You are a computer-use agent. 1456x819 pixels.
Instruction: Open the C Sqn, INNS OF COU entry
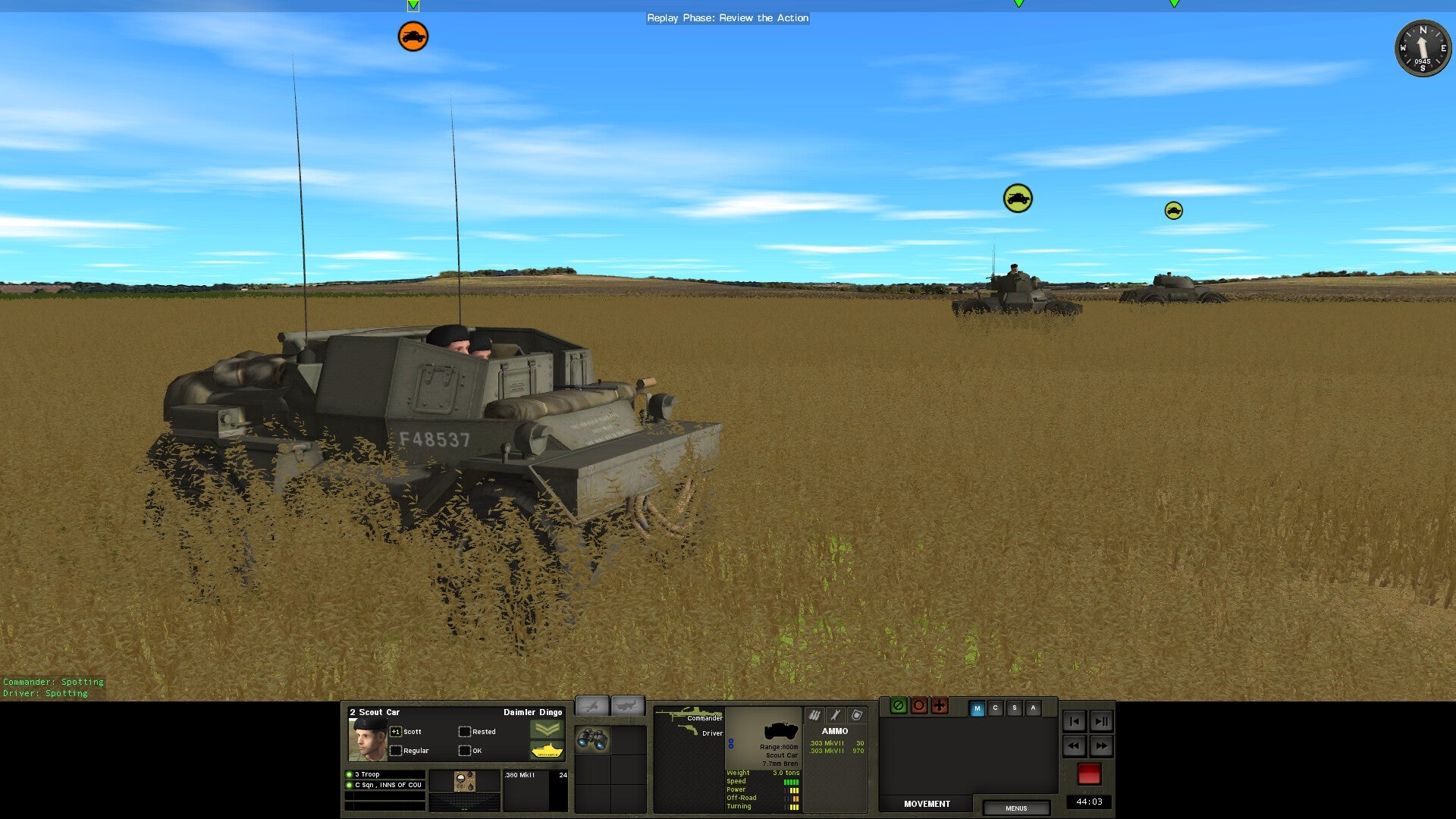(387, 785)
